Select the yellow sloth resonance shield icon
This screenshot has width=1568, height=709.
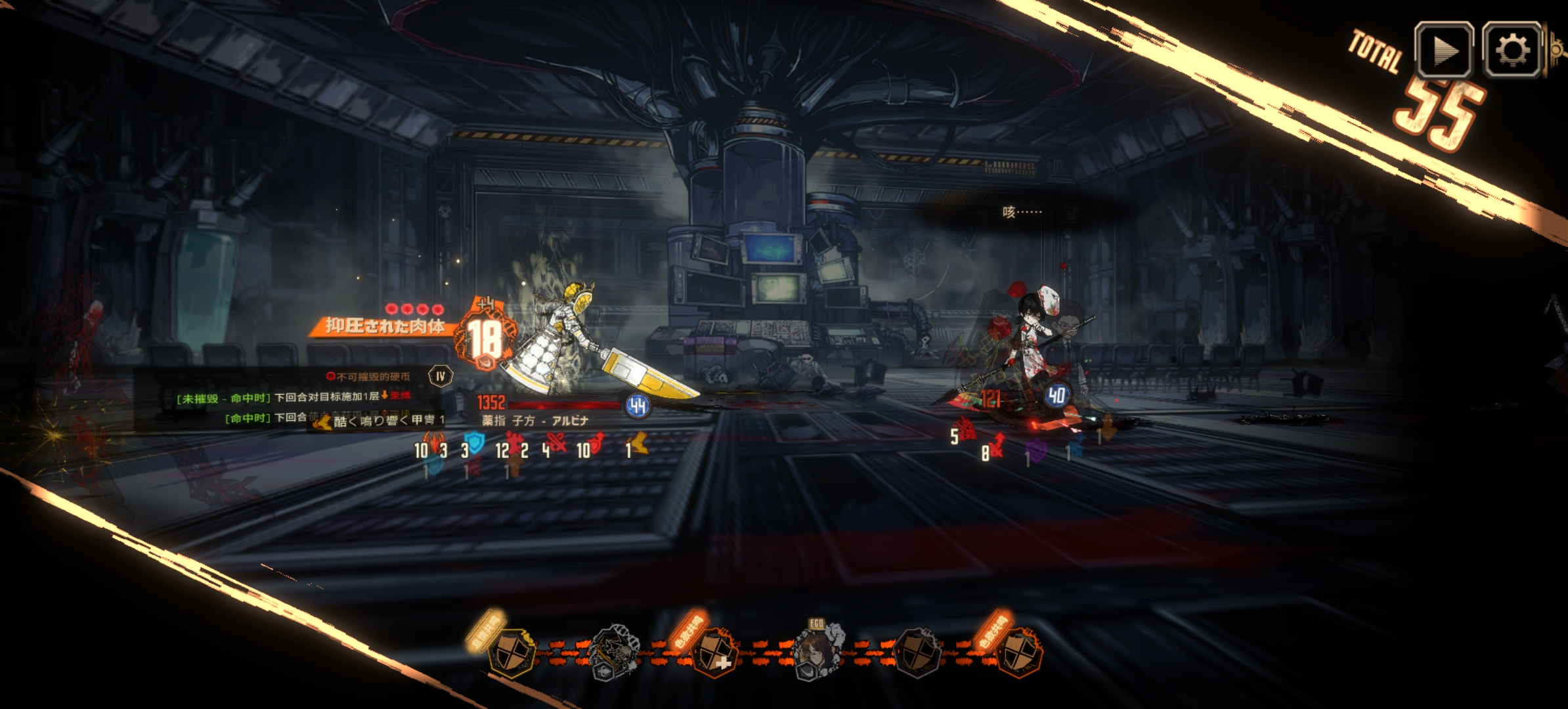tap(510, 651)
